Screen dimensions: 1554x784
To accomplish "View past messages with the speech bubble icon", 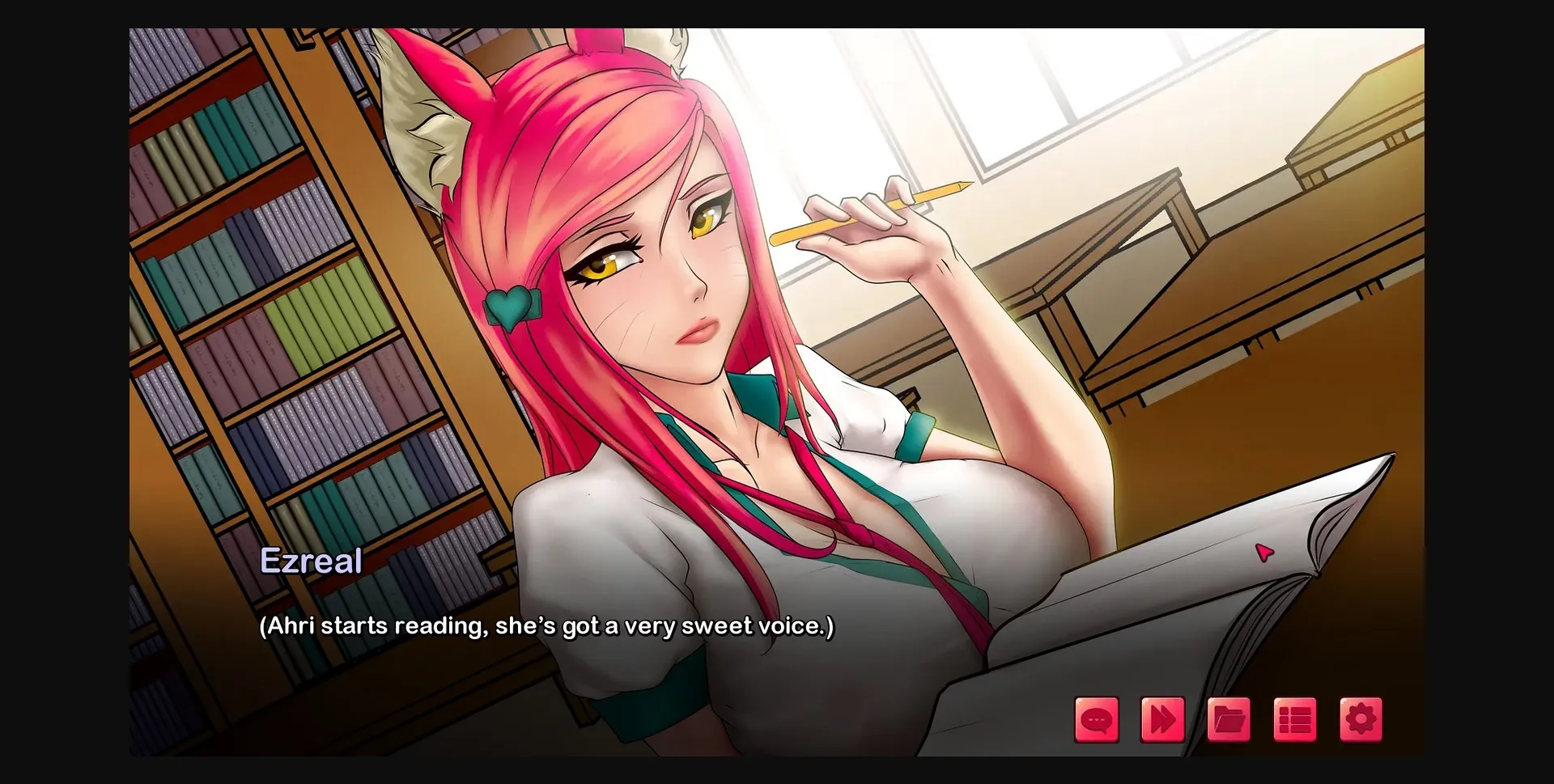I will [x=1097, y=717].
